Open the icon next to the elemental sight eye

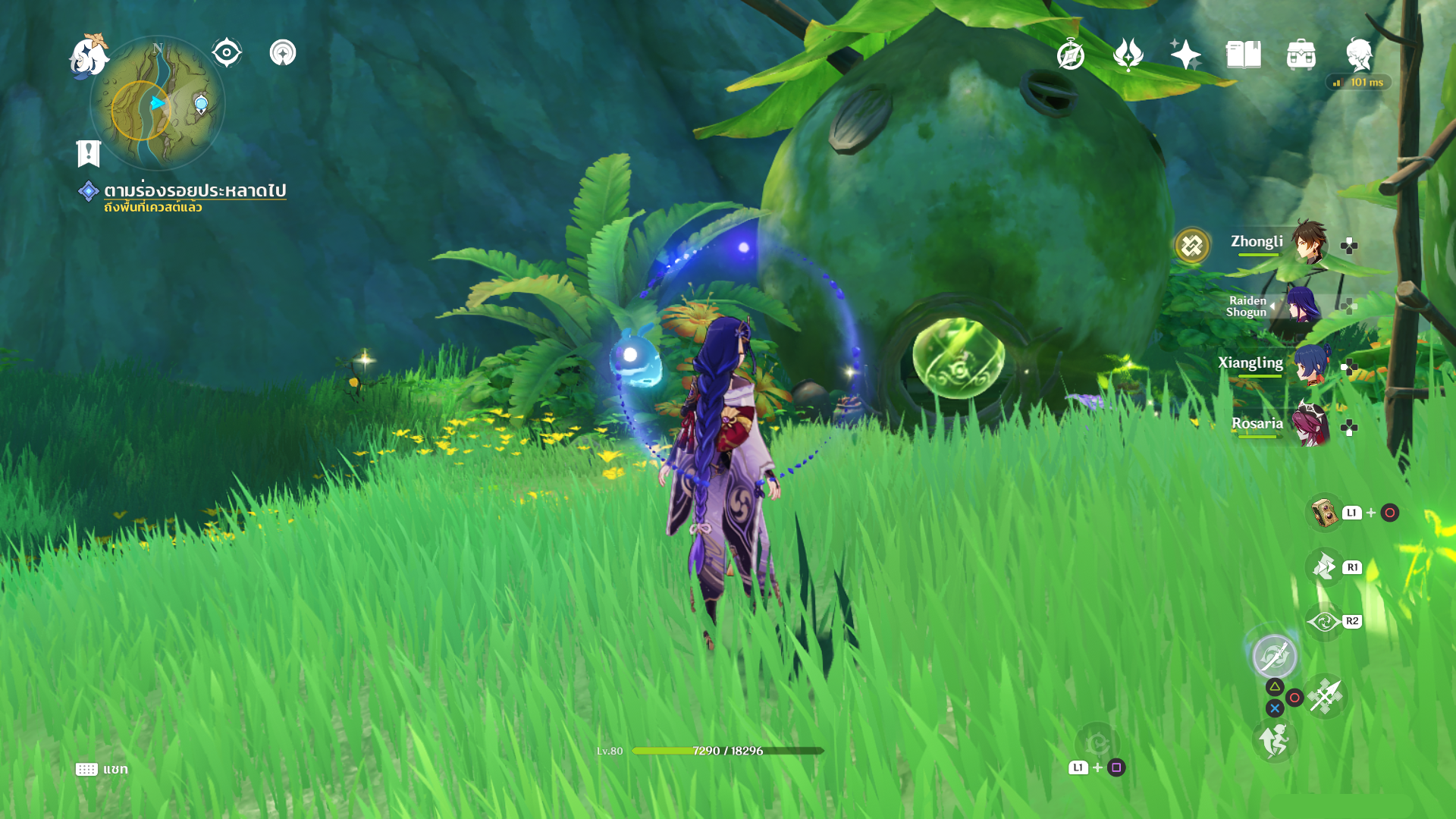click(283, 53)
